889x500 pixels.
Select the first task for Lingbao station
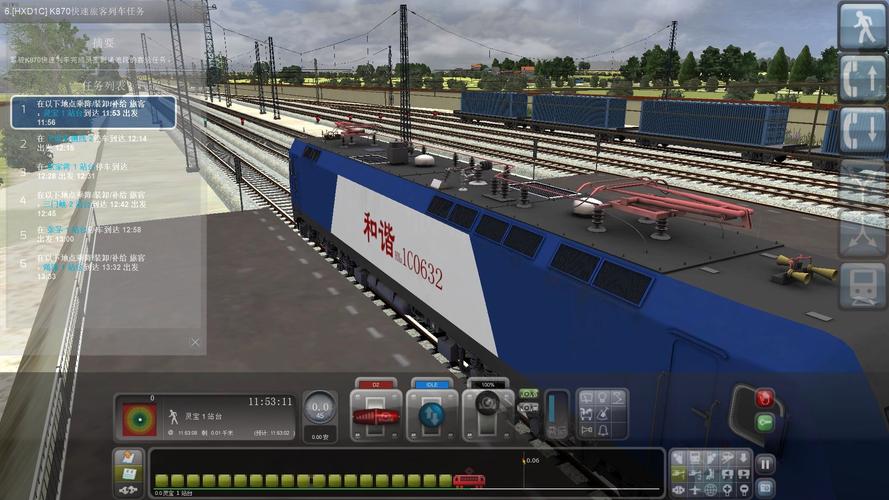[93, 111]
